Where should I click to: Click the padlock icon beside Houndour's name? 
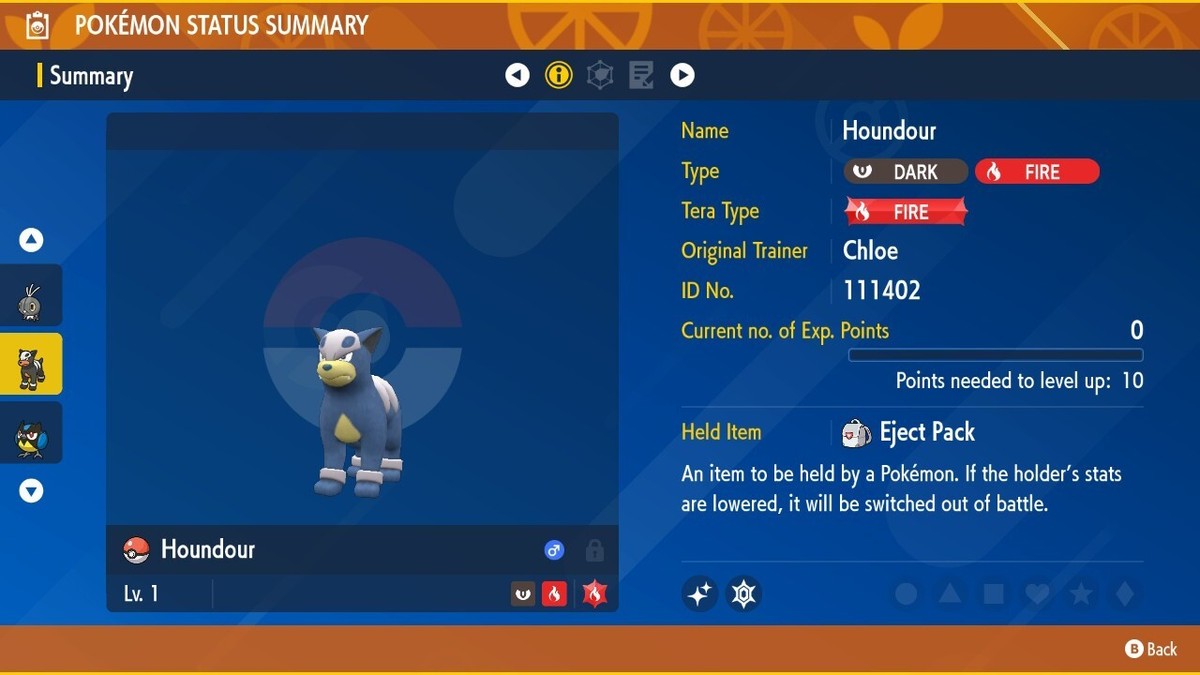pyautogui.click(x=594, y=550)
